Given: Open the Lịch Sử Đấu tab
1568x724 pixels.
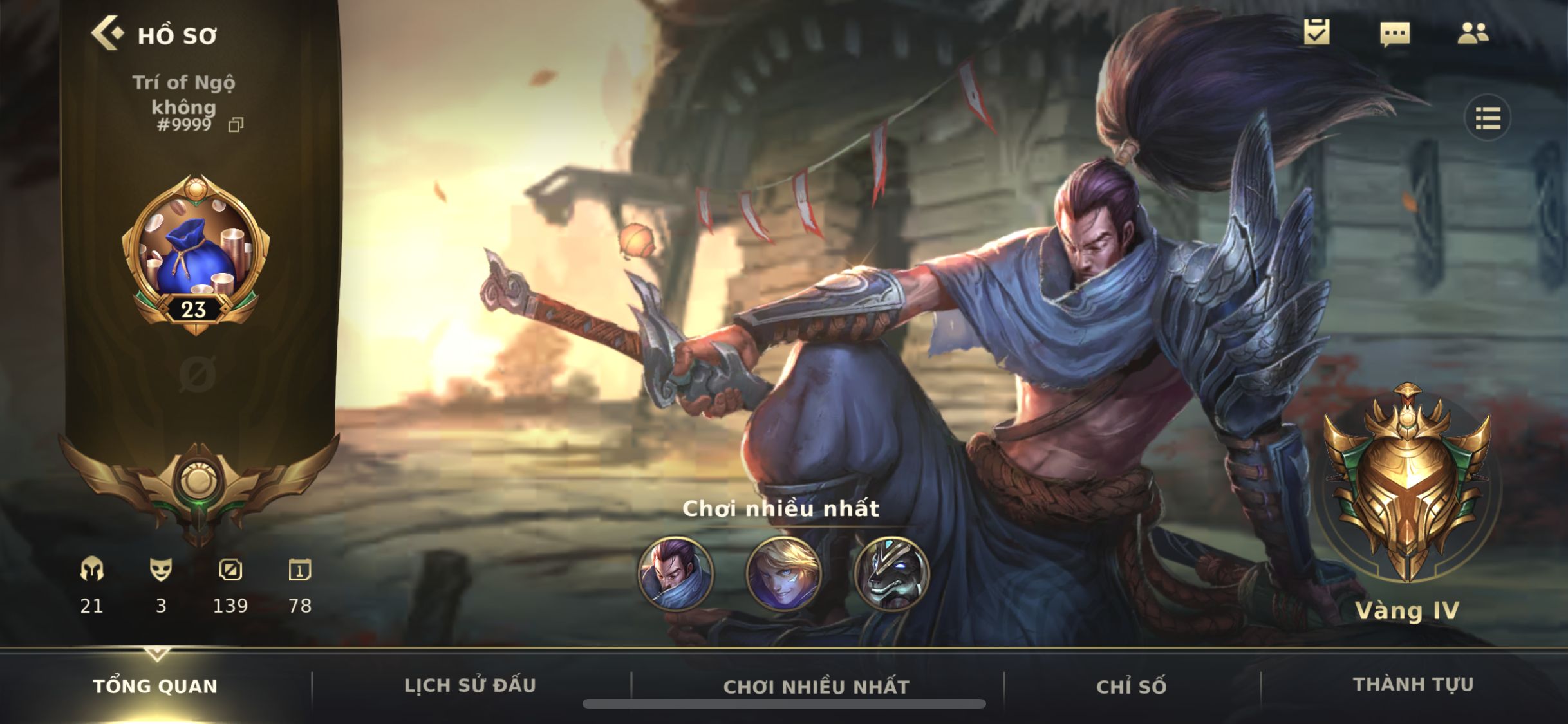Looking at the screenshot, I should (470, 686).
